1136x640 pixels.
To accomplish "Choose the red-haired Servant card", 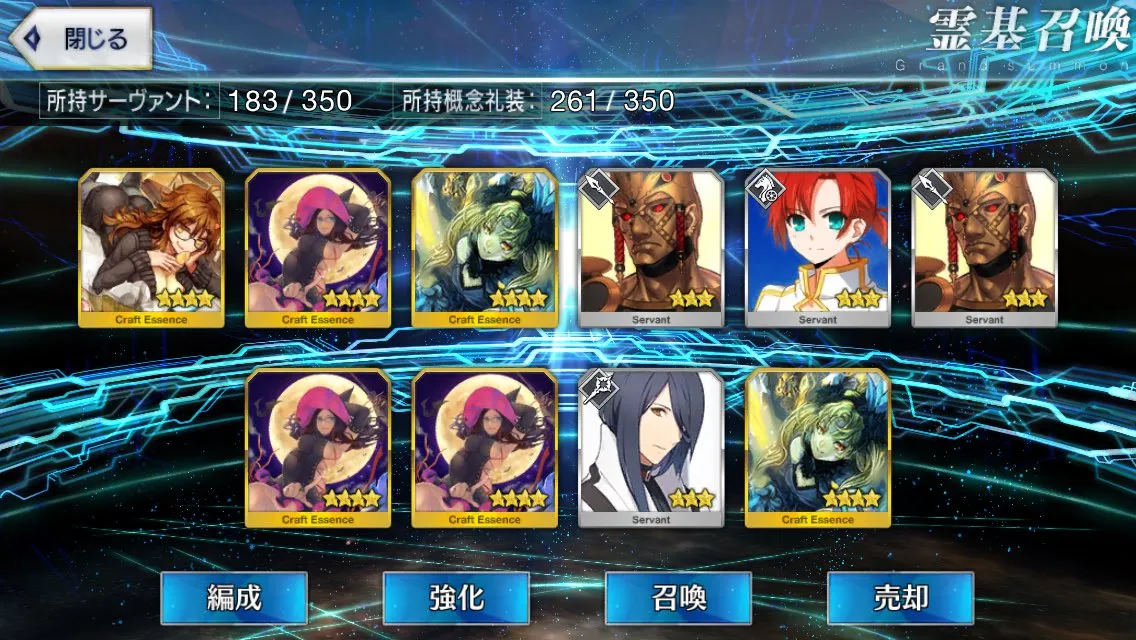I will 818,248.
